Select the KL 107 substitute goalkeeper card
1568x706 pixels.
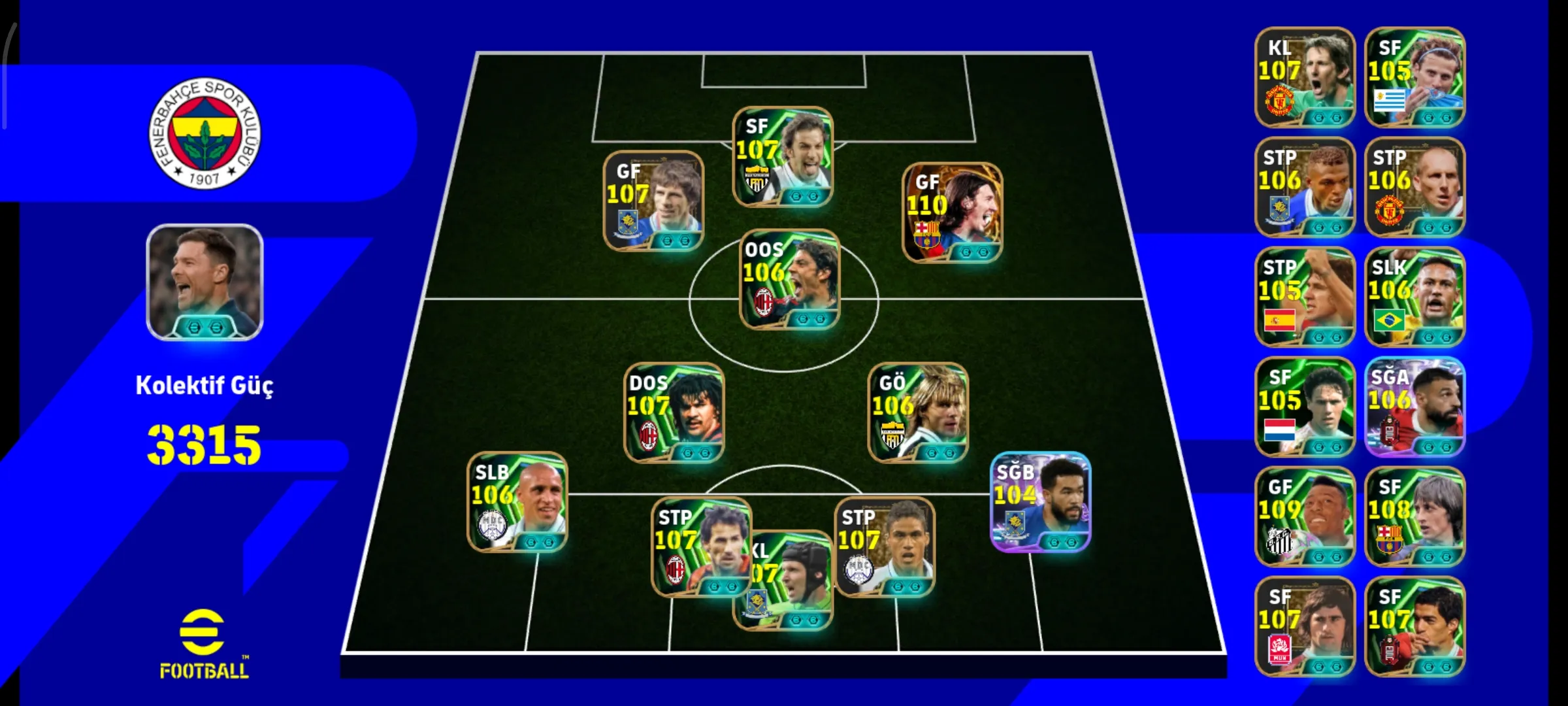(x=1305, y=77)
